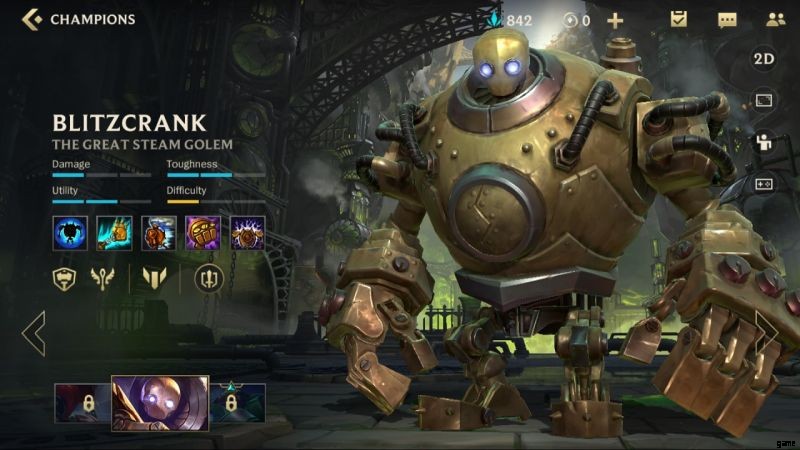800x450 pixels.
Task: Show the previous champion with left arrow
Action: click(x=33, y=333)
